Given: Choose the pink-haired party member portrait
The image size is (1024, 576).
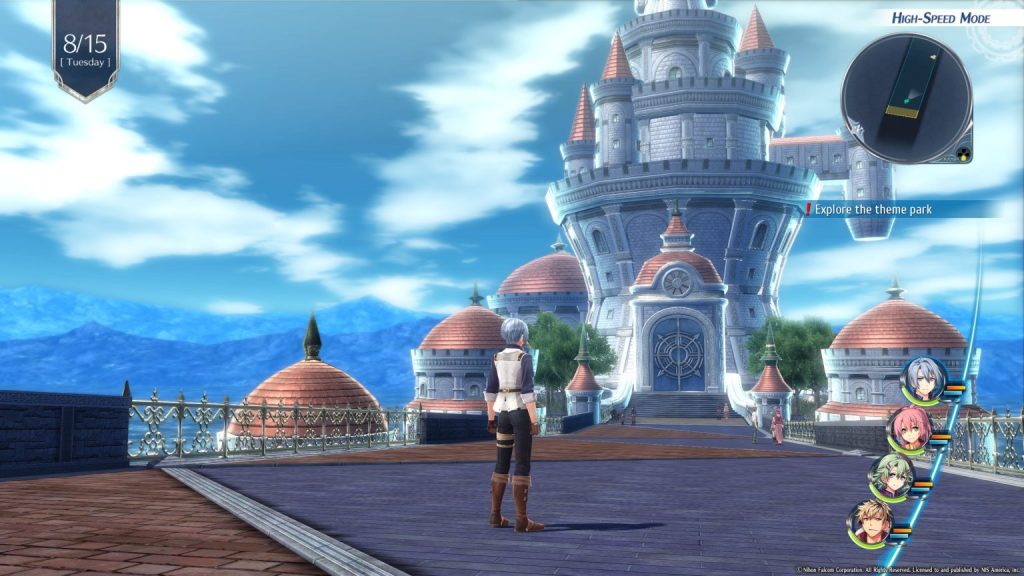Looking at the screenshot, I should (908, 429).
